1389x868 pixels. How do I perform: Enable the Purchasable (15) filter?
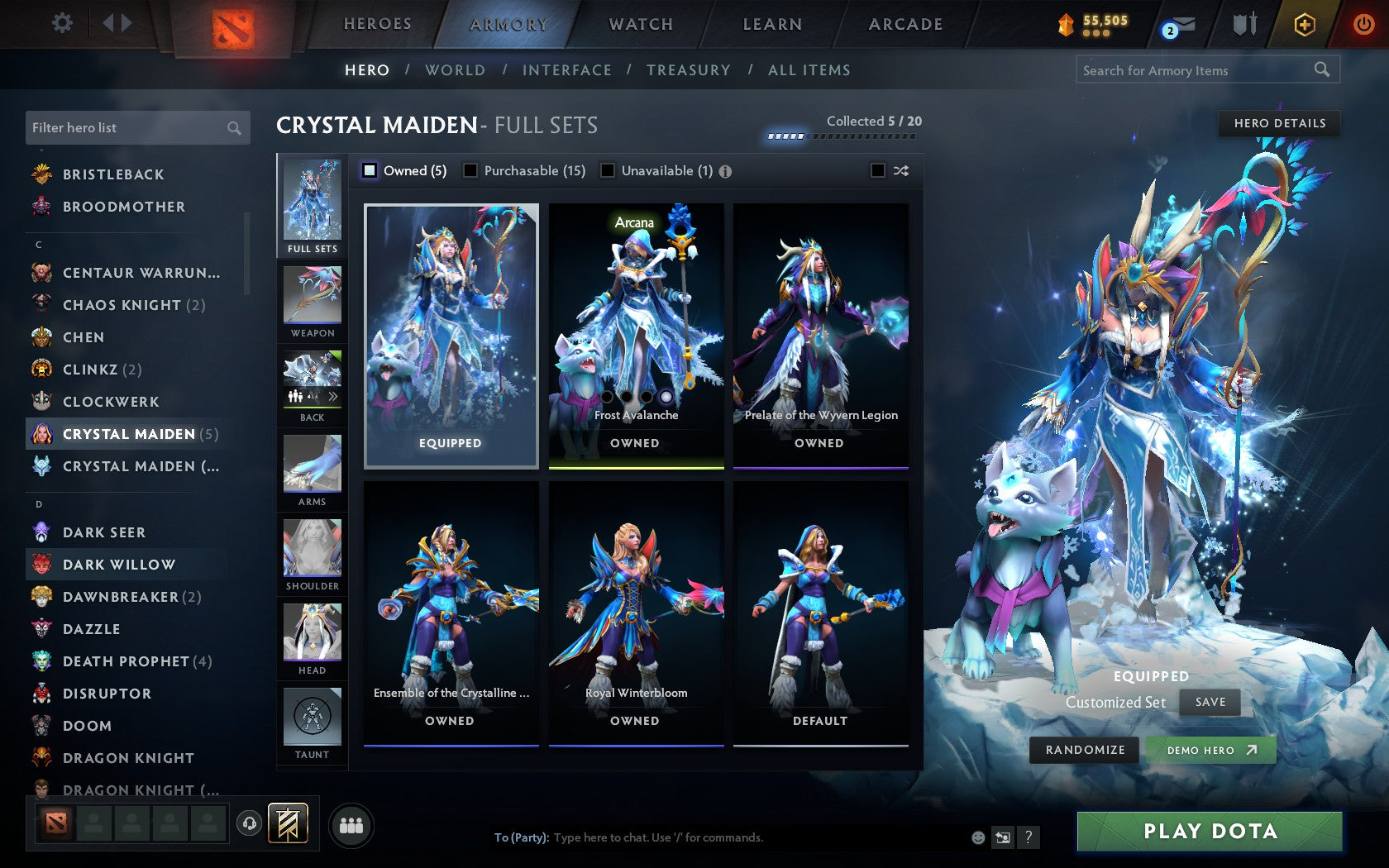pyautogui.click(x=471, y=170)
